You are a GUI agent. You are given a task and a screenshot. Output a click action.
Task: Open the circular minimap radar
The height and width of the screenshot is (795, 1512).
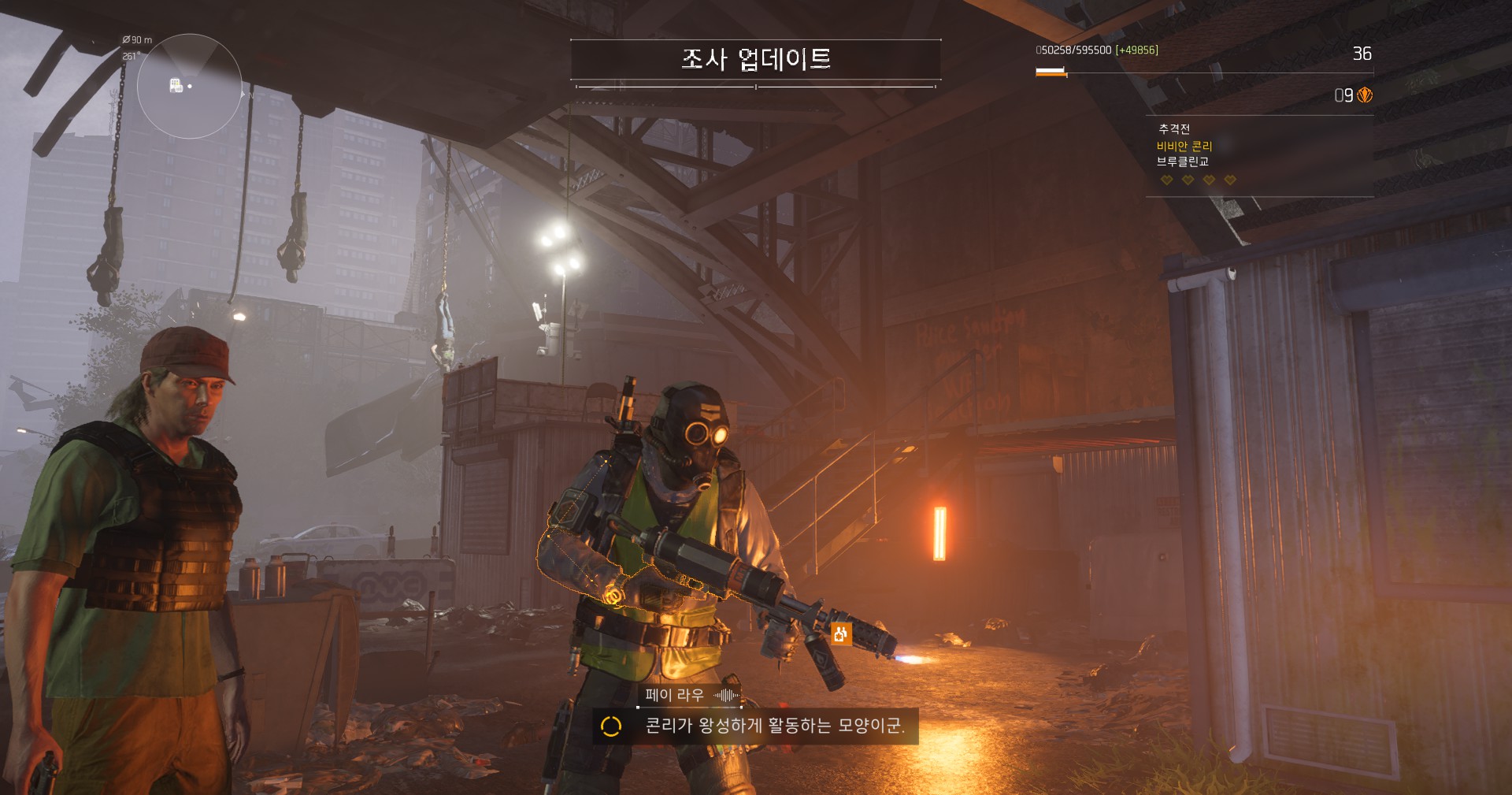189,87
